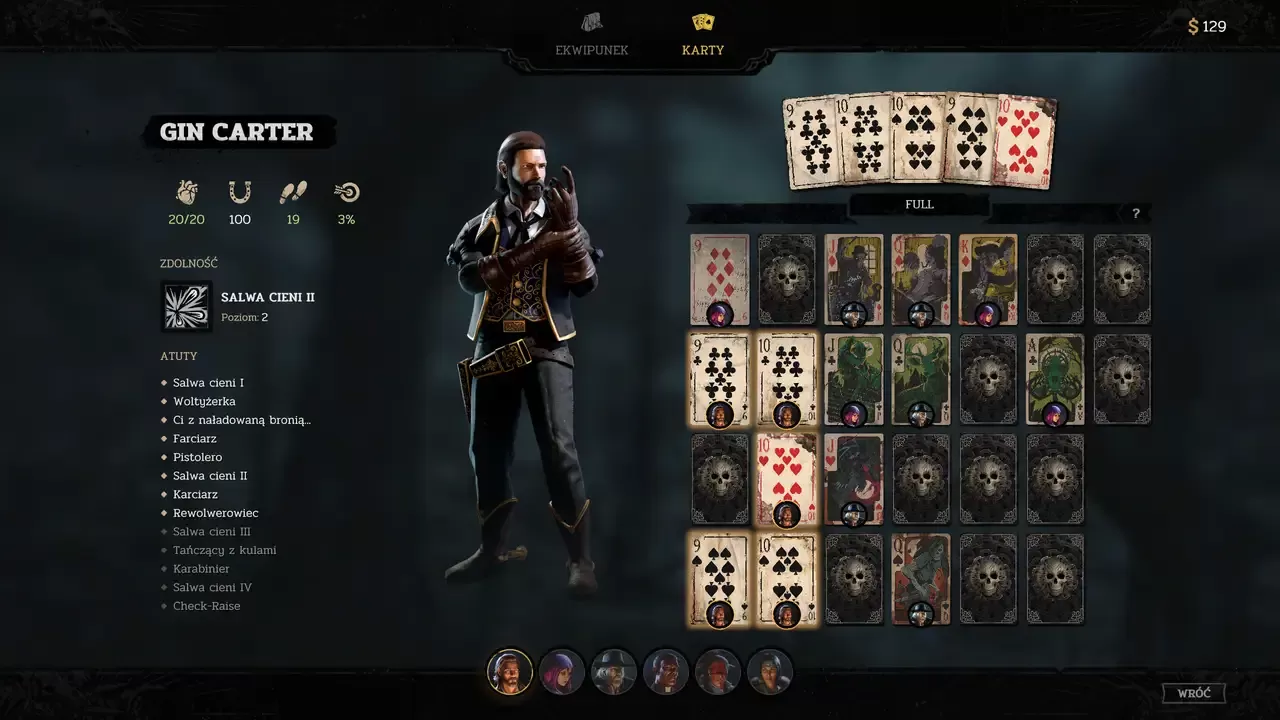The image size is (1280, 720).
Task: Select the queen of hearts card
Action: coord(920,579)
